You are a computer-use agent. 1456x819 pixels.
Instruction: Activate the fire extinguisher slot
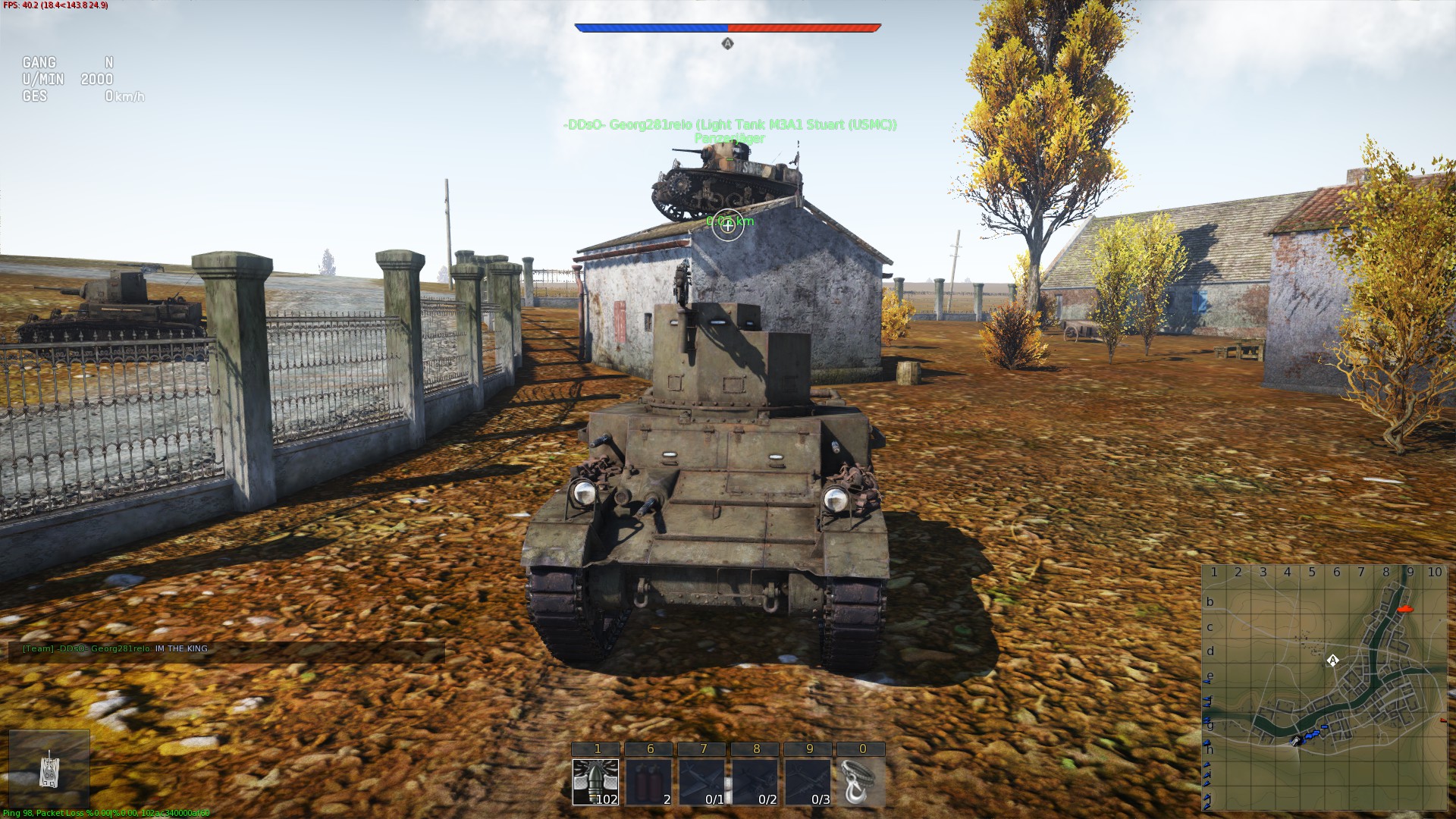coord(649,781)
